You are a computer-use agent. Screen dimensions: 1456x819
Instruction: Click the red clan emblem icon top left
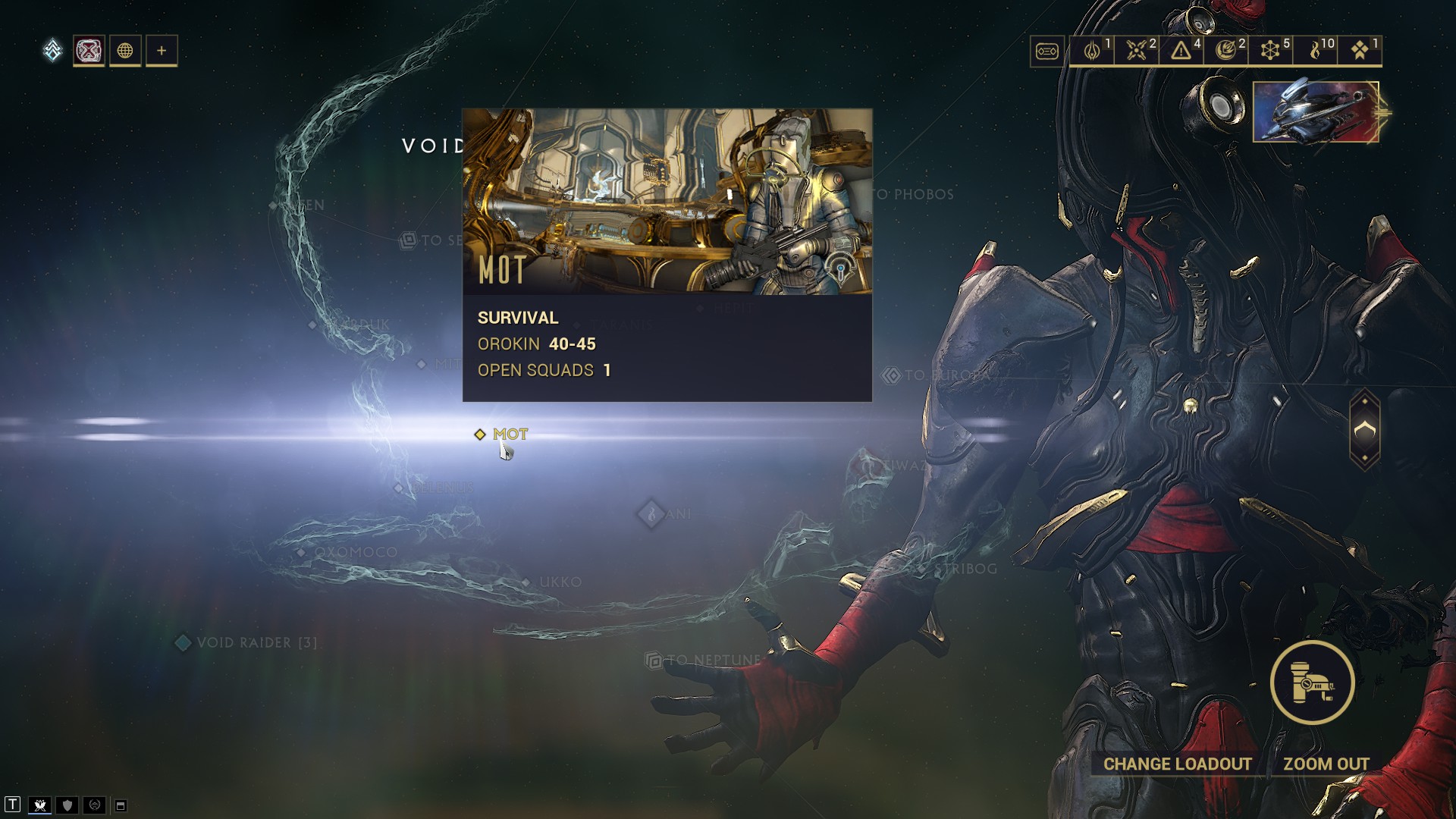pos(88,51)
